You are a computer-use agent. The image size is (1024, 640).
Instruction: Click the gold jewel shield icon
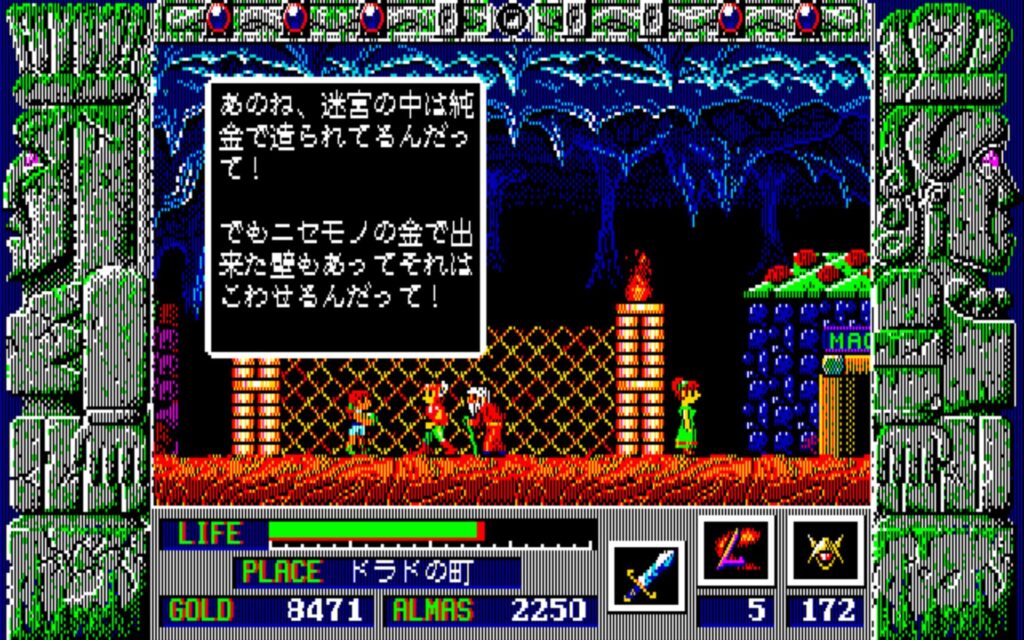click(824, 550)
